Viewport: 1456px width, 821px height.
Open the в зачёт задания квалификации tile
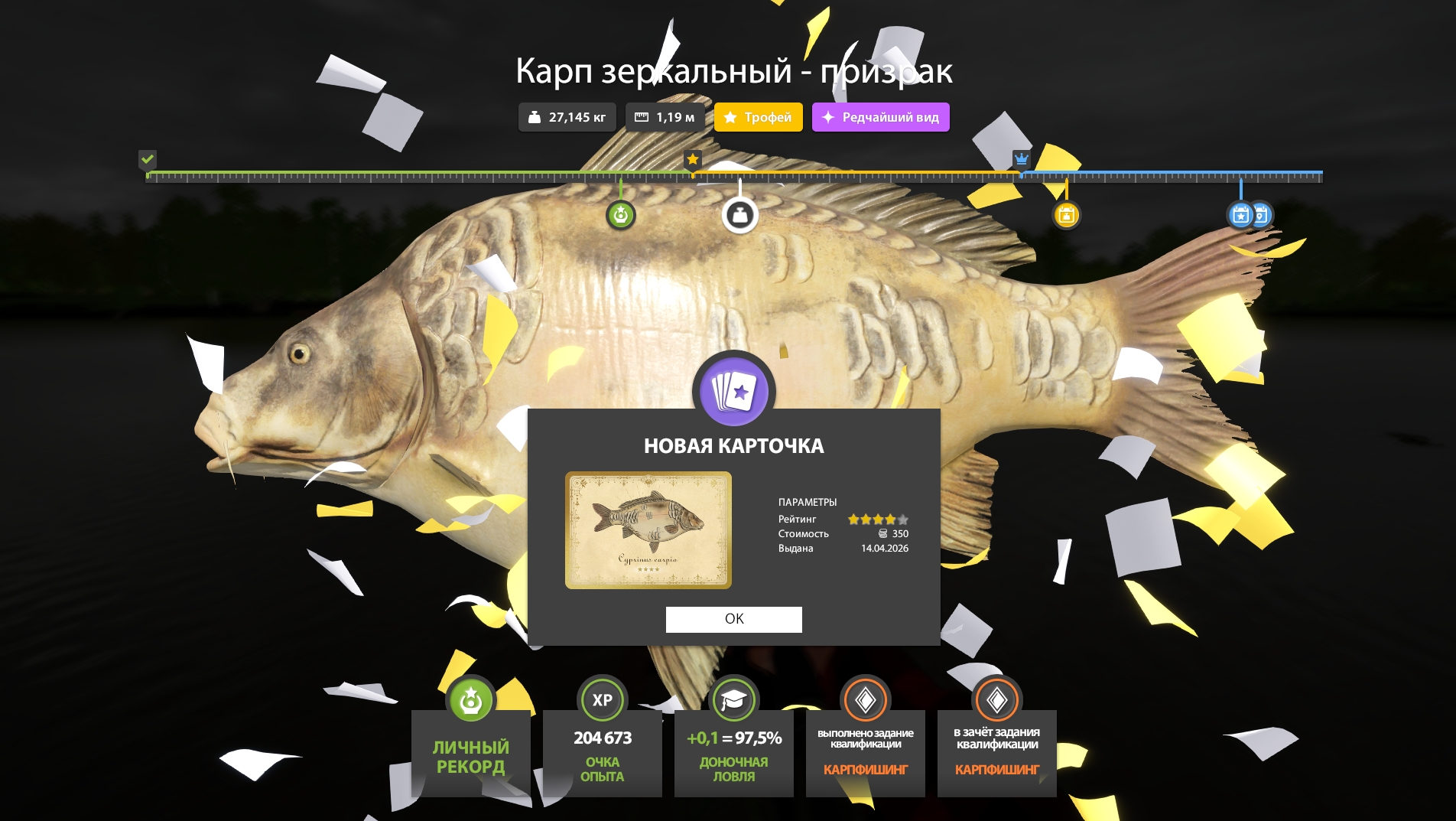pyautogui.click(x=996, y=753)
